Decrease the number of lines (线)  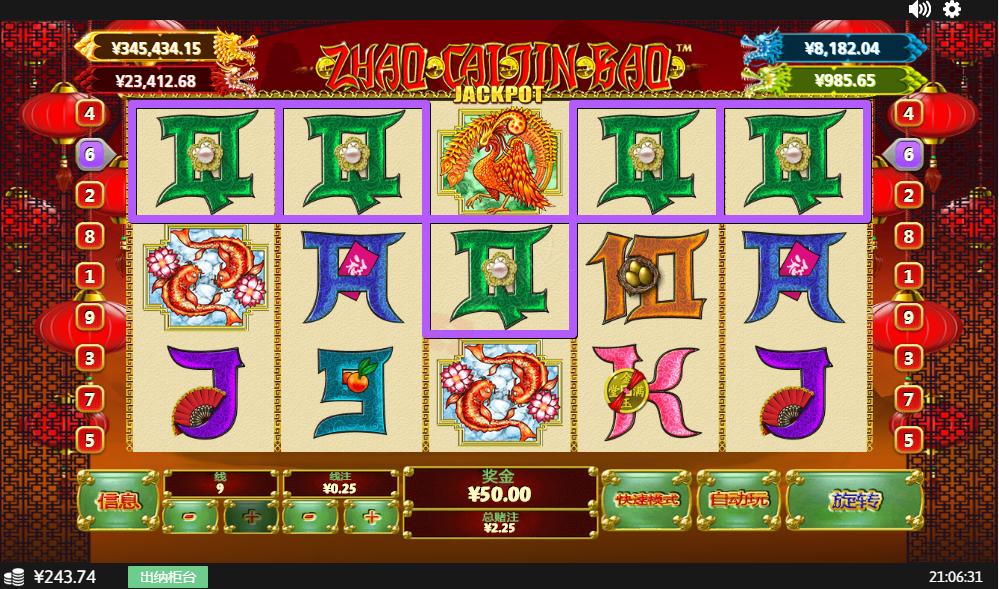(x=191, y=517)
